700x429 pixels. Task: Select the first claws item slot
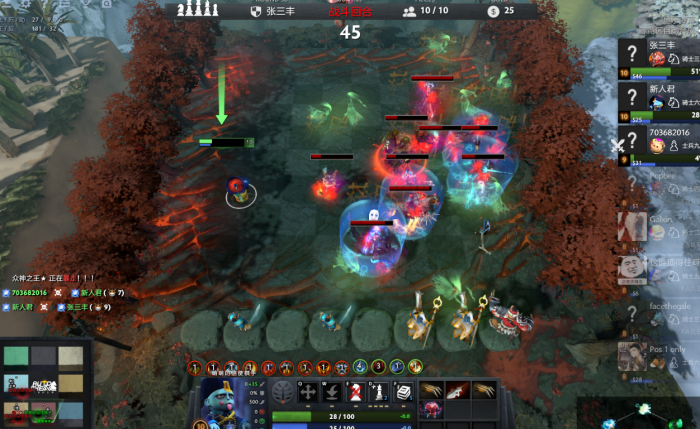pos(432,389)
